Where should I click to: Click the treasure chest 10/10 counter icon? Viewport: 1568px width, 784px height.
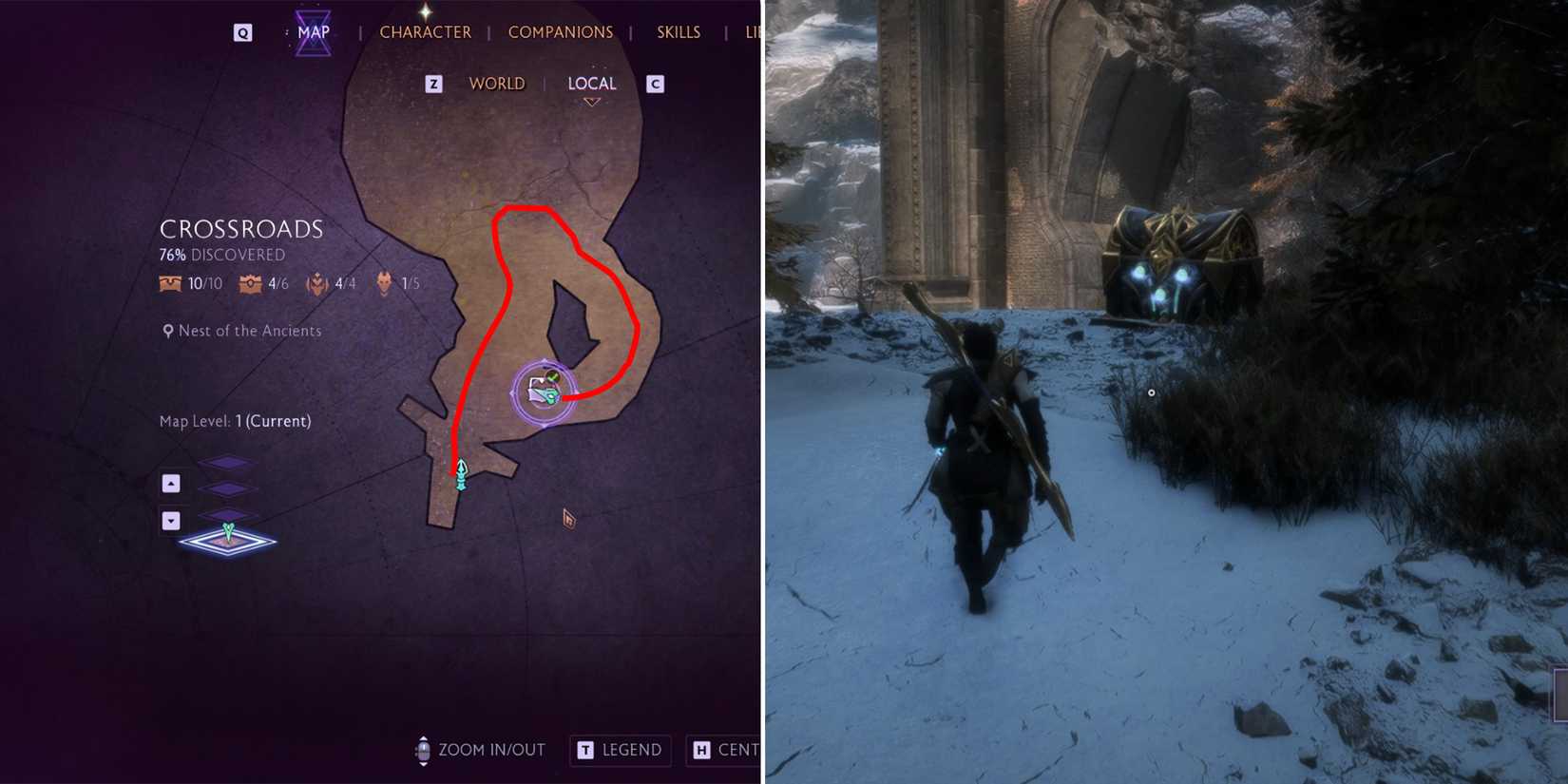pos(169,283)
